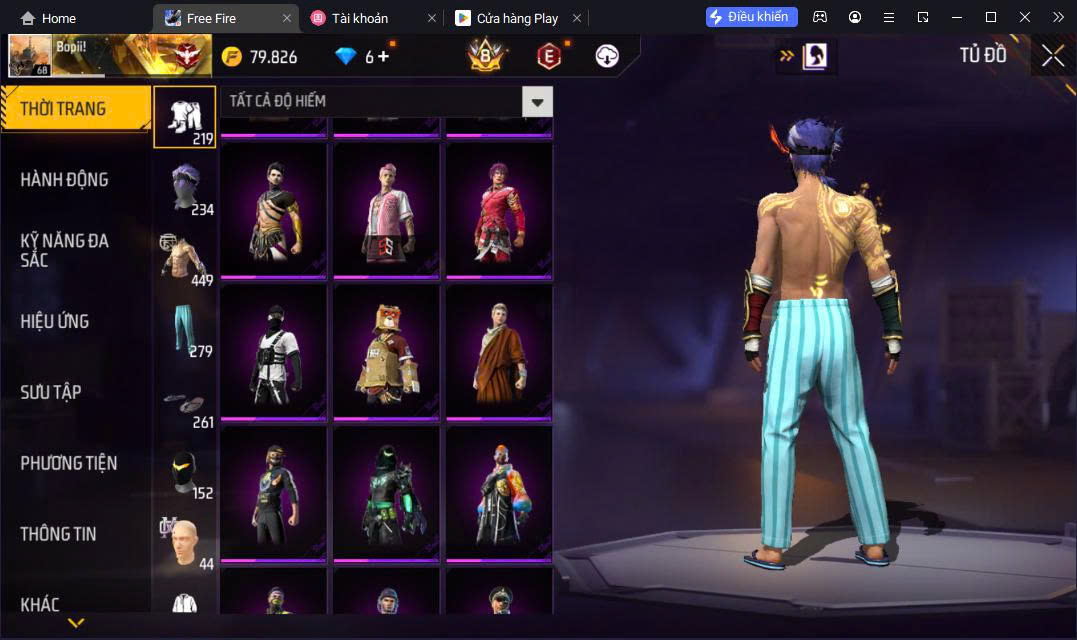Expand more categories with the yellow arrow
The image size is (1077, 640).
tap(76, 623)
